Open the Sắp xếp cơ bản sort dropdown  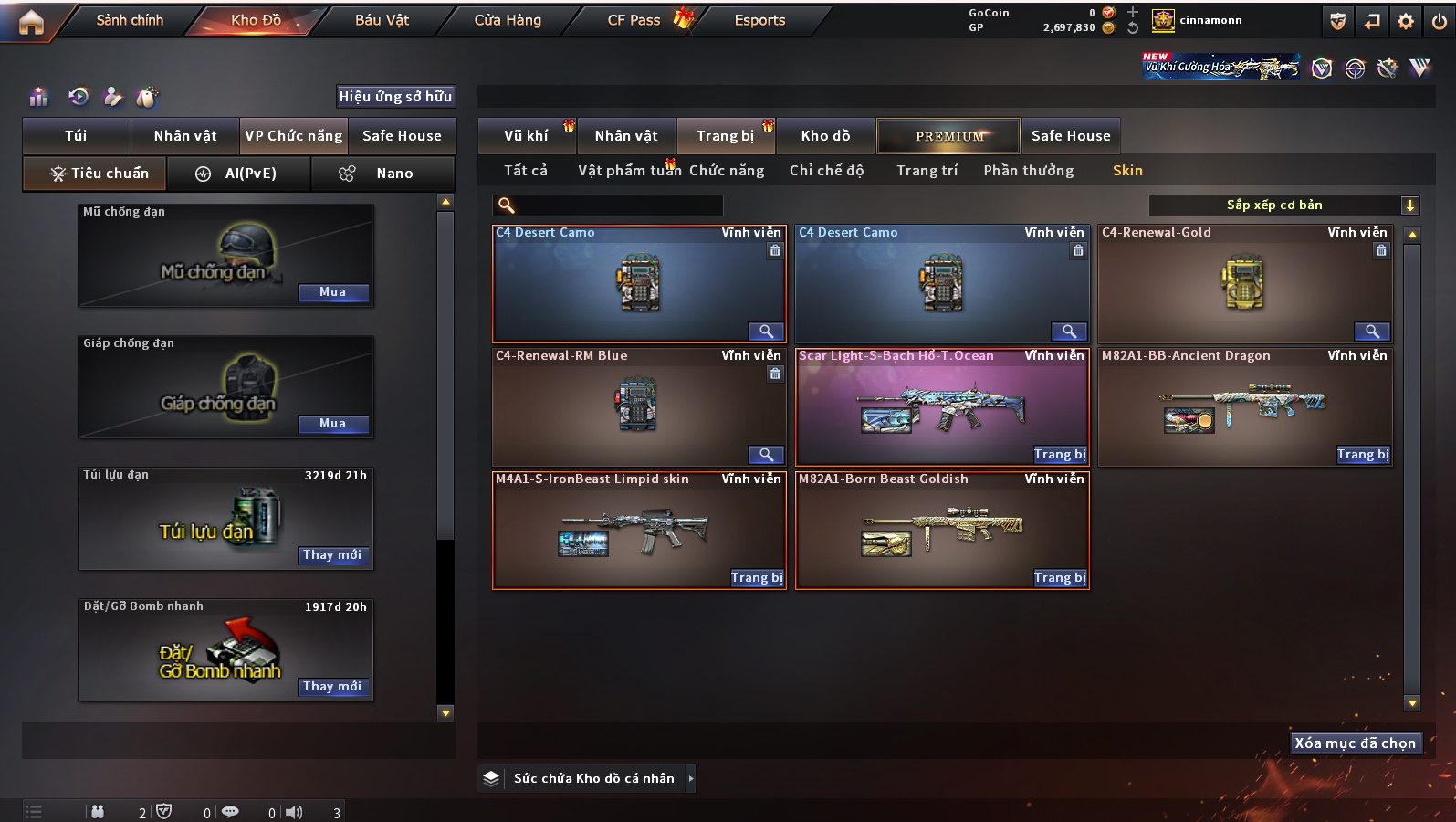tap(1283, 205)
